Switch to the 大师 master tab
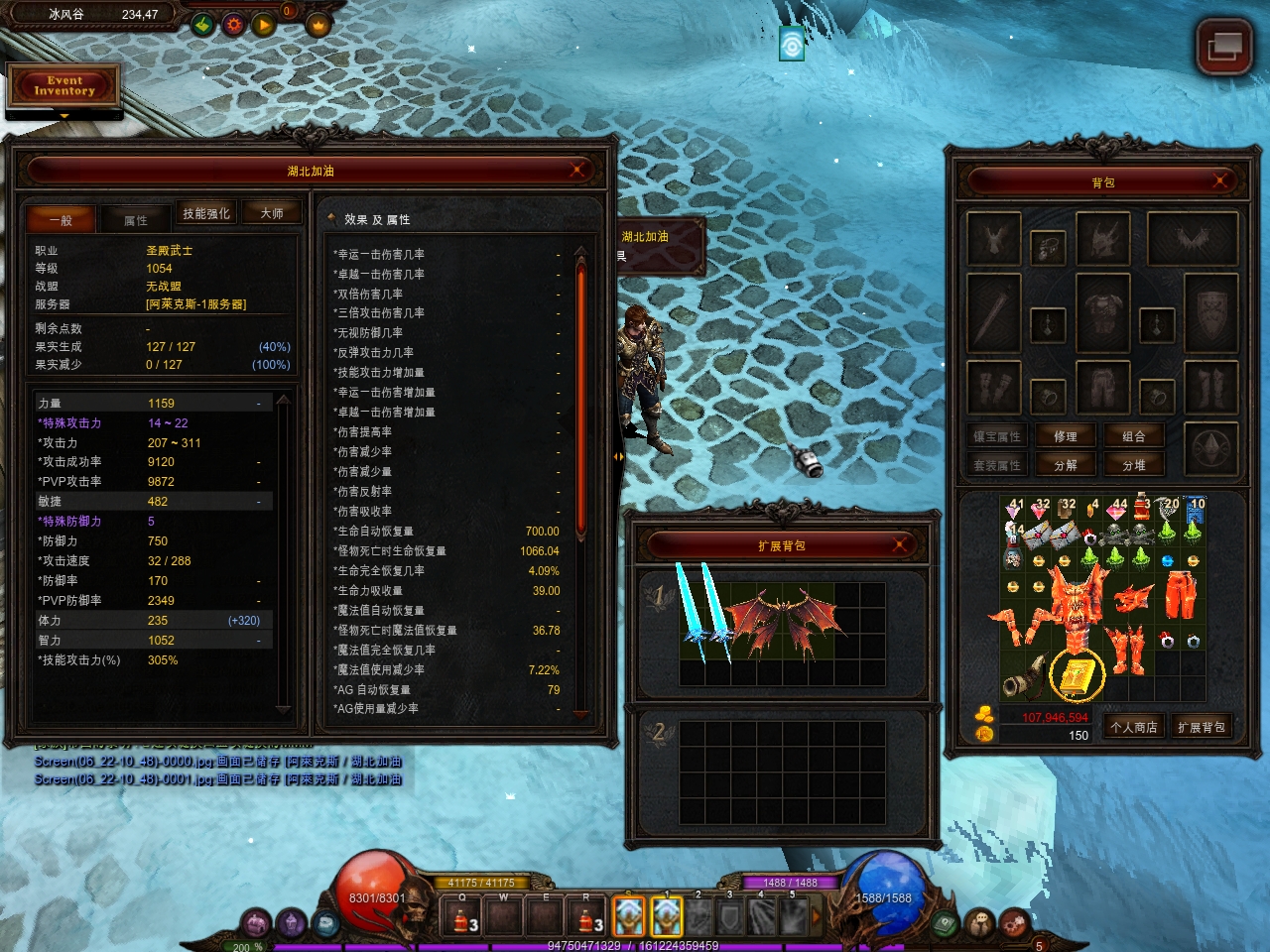This screenshot has height=952, width=1270. tap(272, 213)
